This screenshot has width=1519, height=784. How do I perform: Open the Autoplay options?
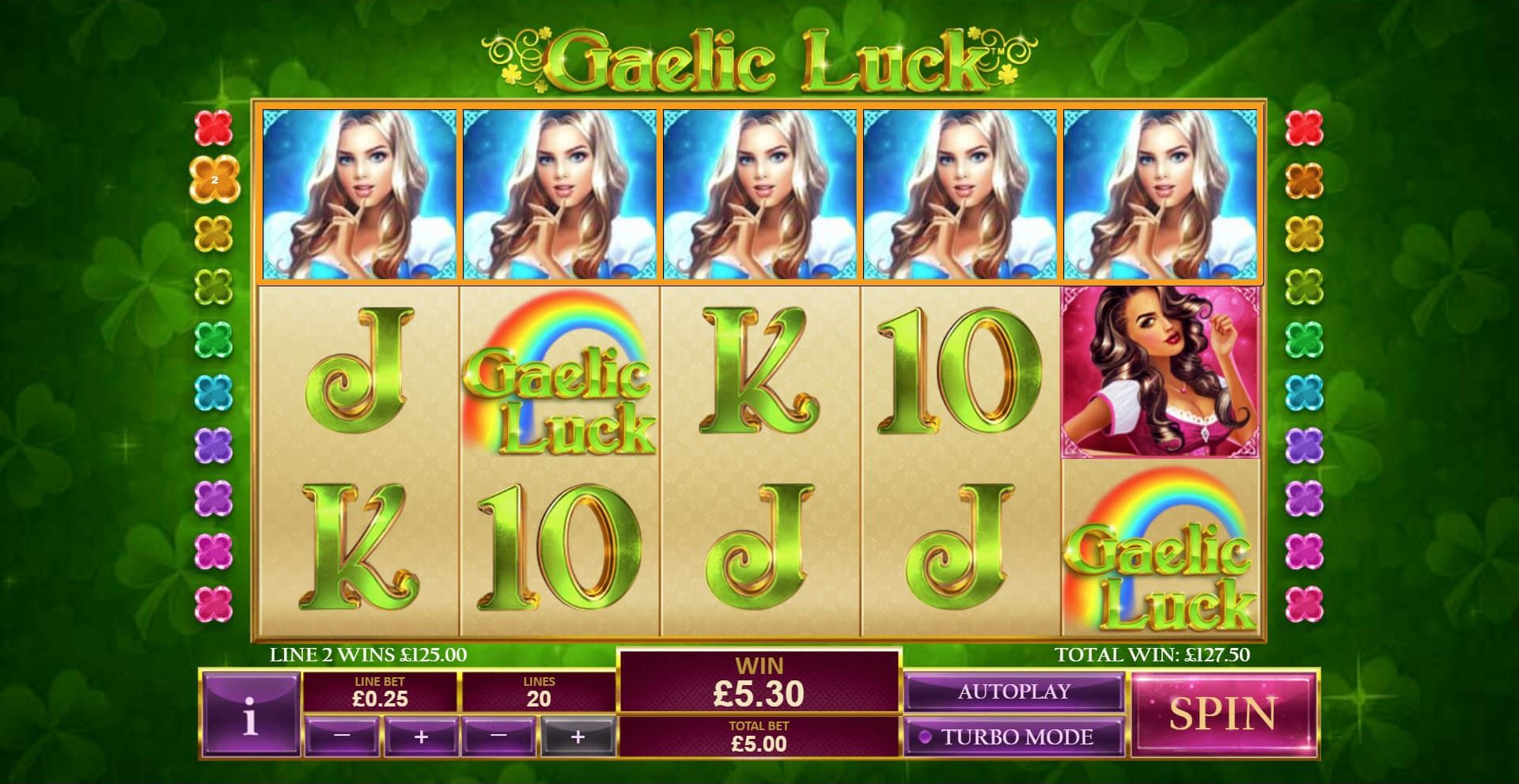[x=1015, y=691]
